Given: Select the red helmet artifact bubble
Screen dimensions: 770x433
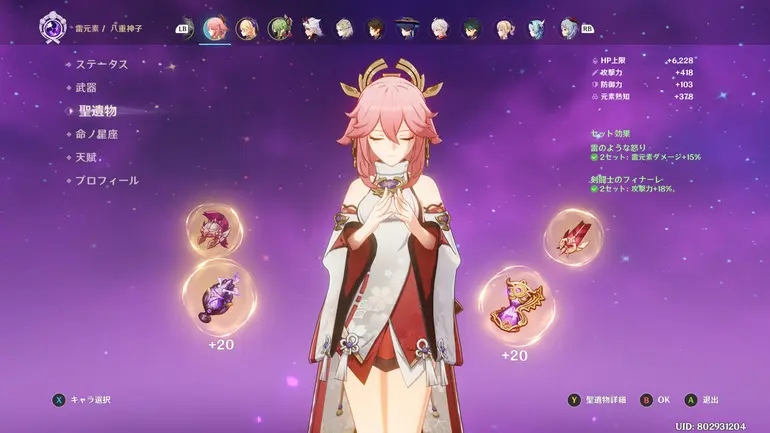Looking at the screenshot, I should point(214,230).
